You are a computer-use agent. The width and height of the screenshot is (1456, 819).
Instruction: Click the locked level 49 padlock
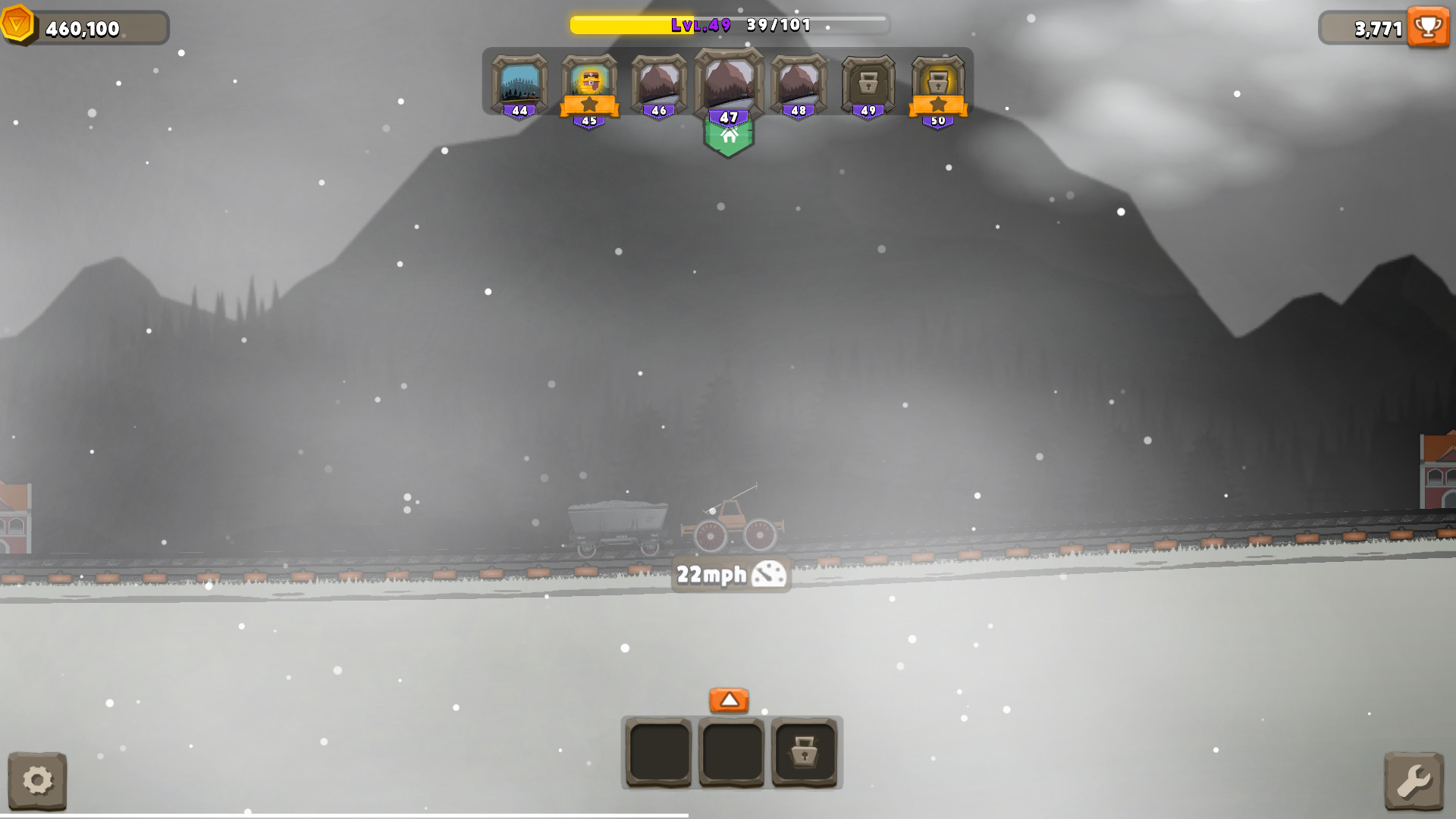(868, 83)
